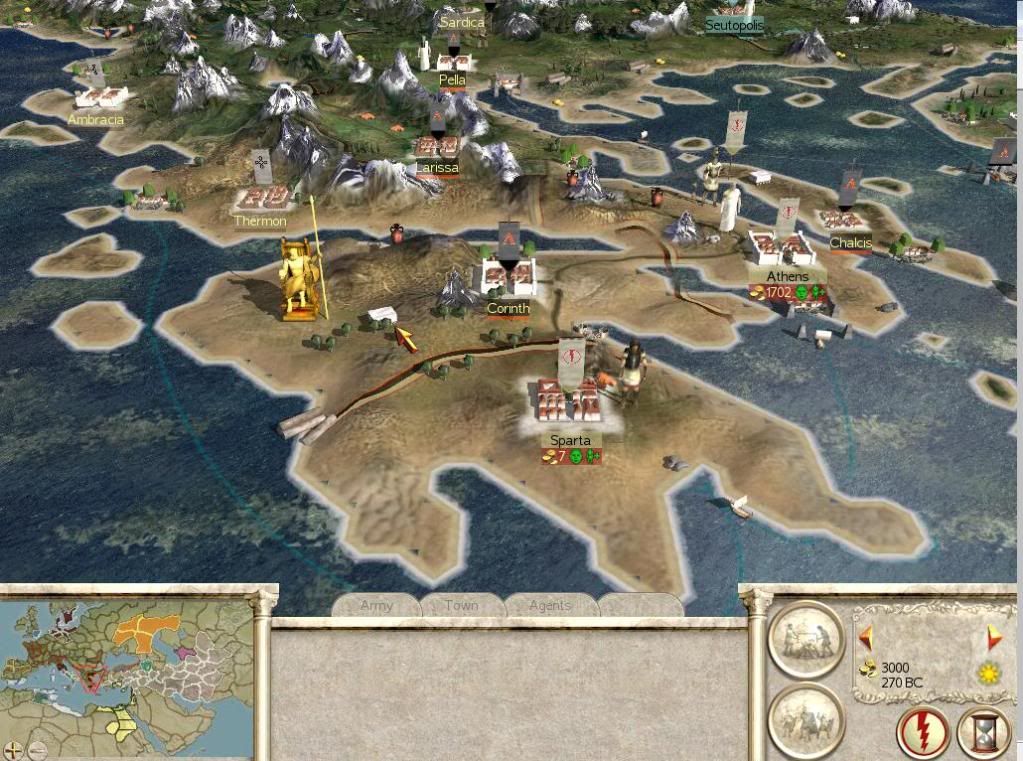This screenshot has width=1023, height=761.
Task: Select the Sparta settlement name label
Action: tap(570, 440)
